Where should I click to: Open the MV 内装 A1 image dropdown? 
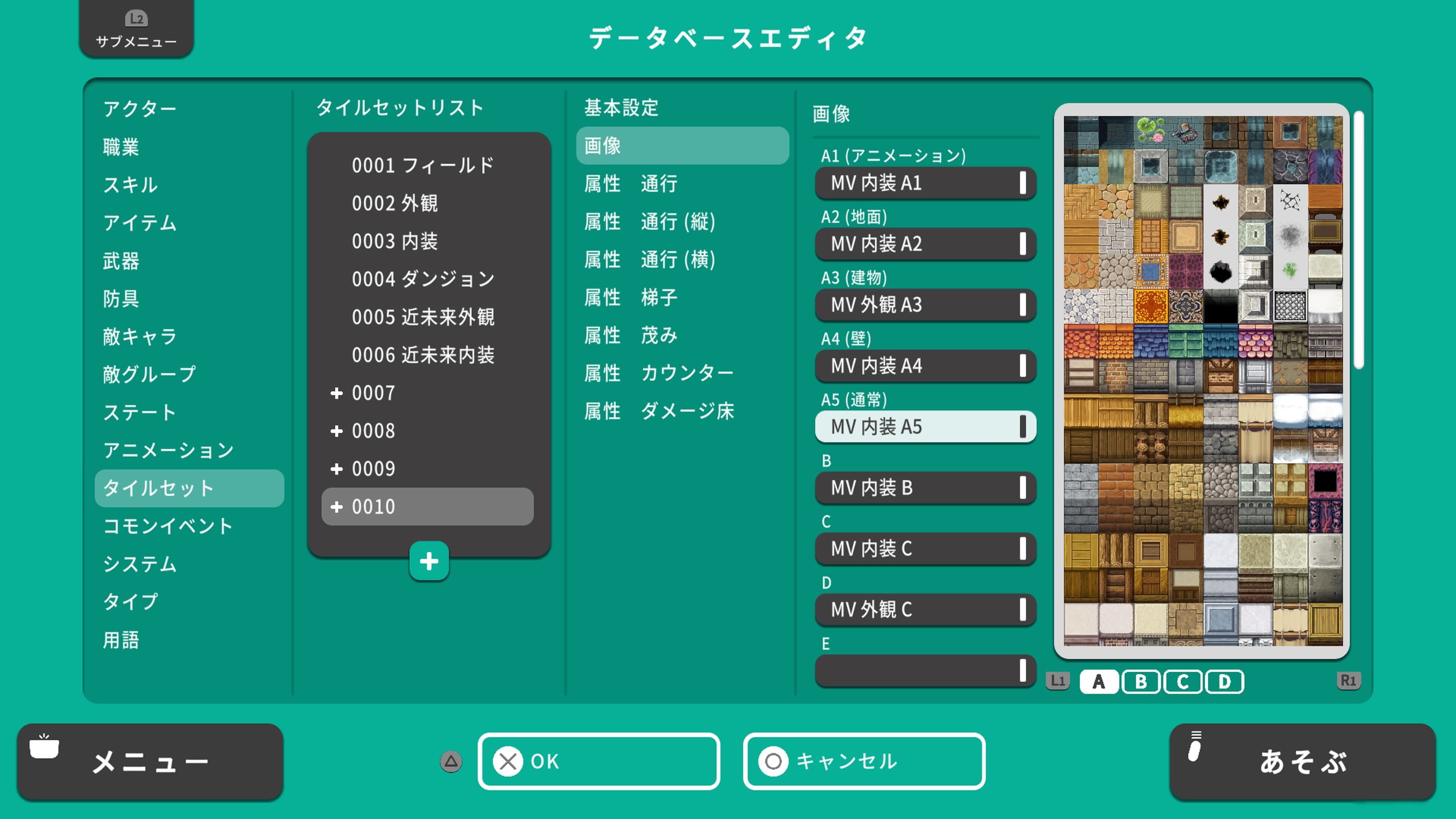[x=925, y=183]
